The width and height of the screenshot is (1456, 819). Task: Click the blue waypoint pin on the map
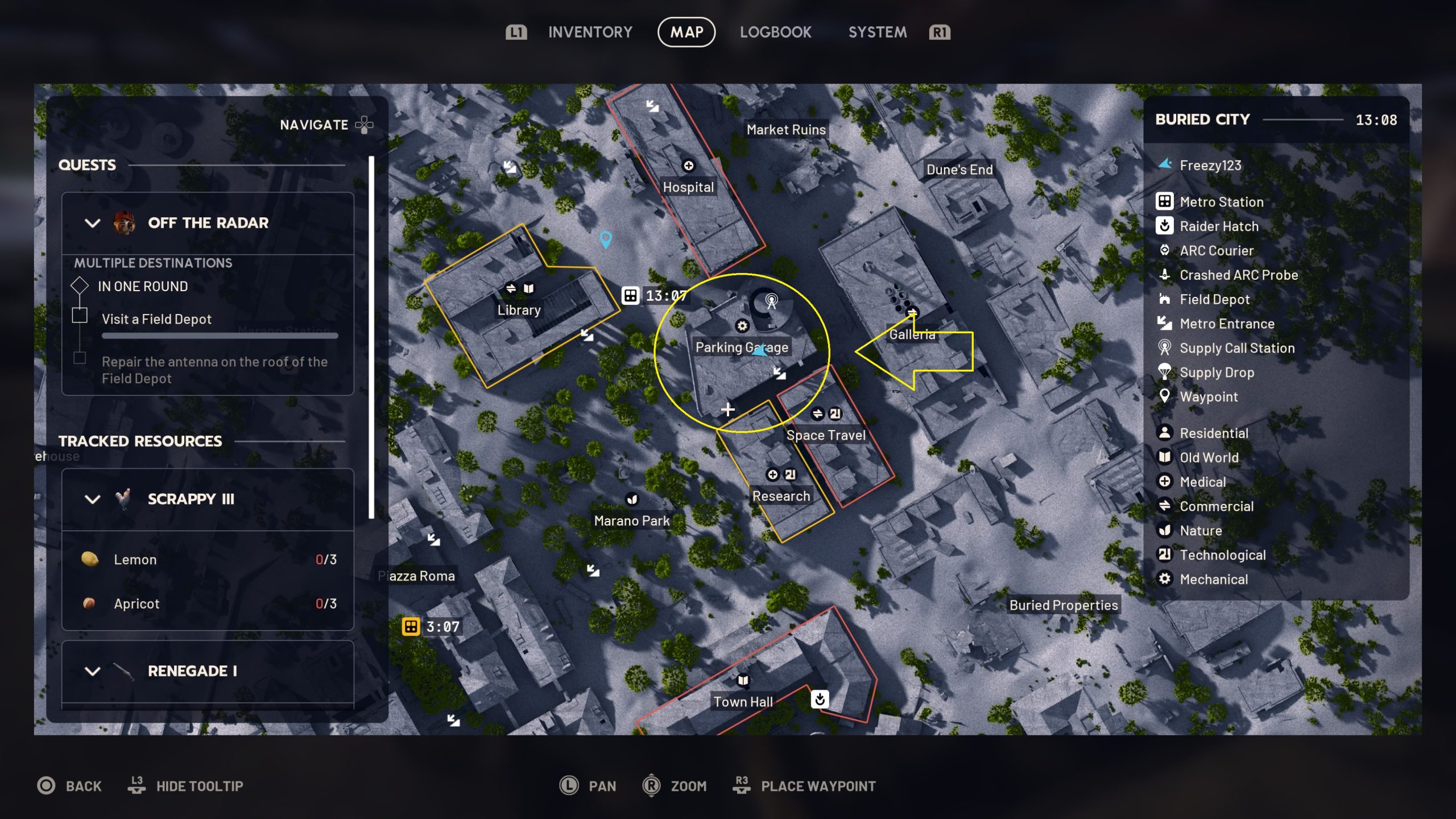pyautogui.click(x=606, y=238)
